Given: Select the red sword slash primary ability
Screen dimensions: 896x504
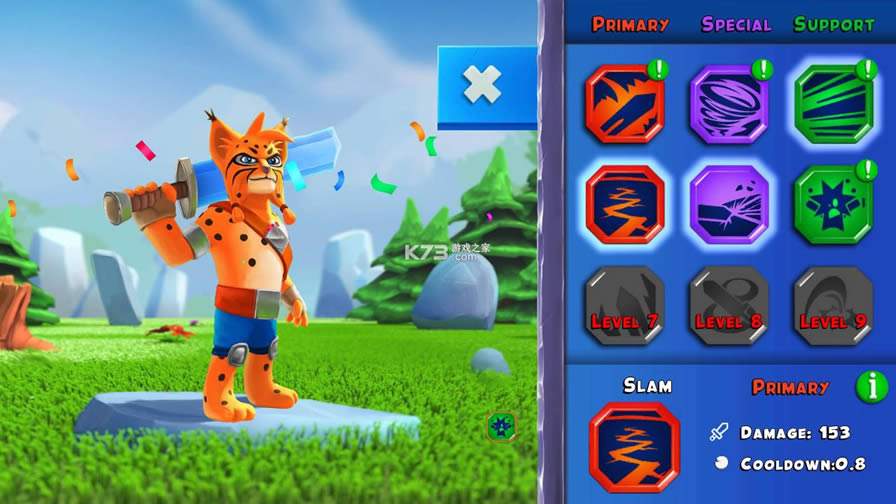Looking at the screenshot, I should (x=625, y=104).
